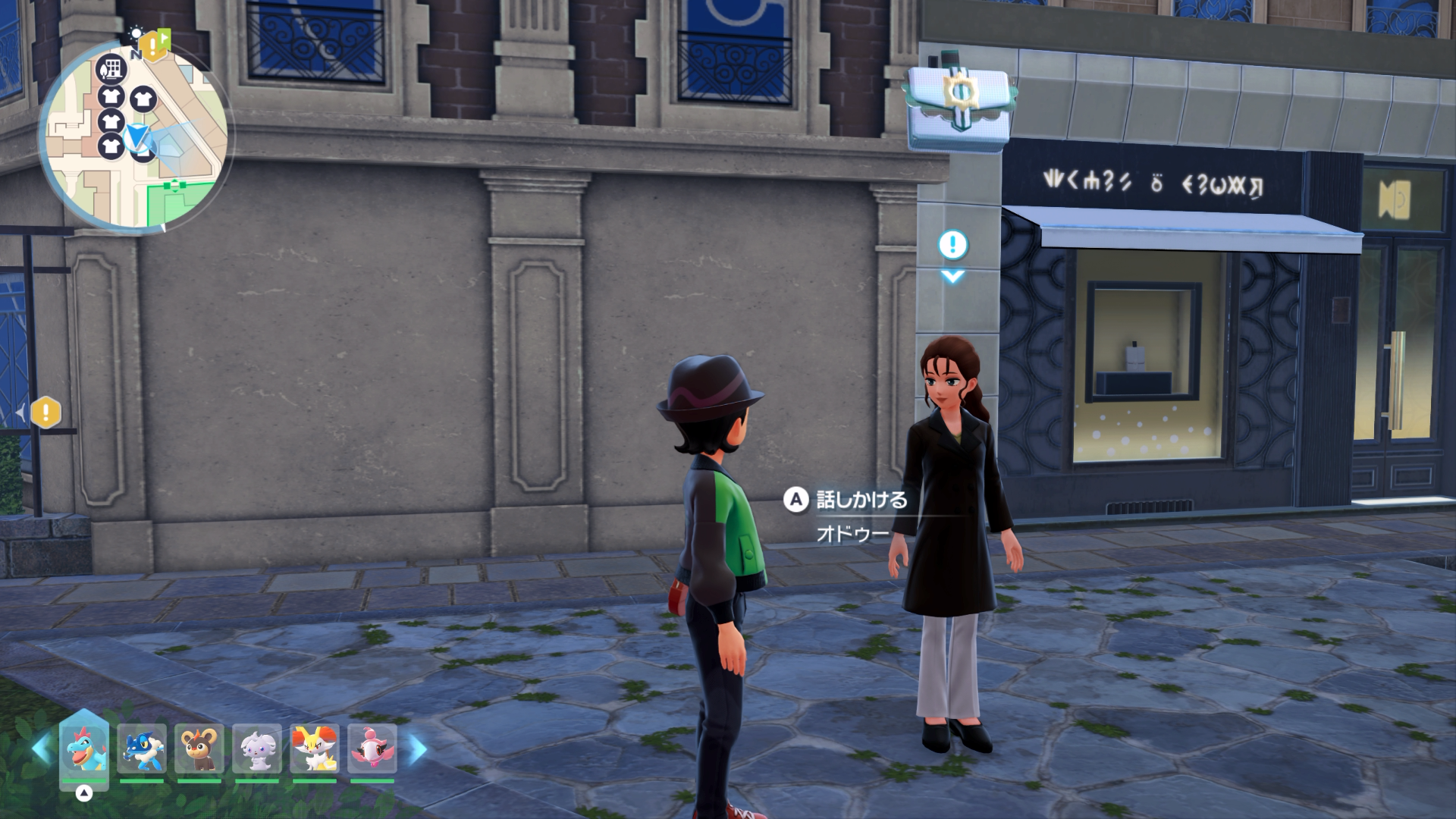Screen dimensions: 1456x819
Task: Select the Spritzee party slot
Action: click(372, 748)
